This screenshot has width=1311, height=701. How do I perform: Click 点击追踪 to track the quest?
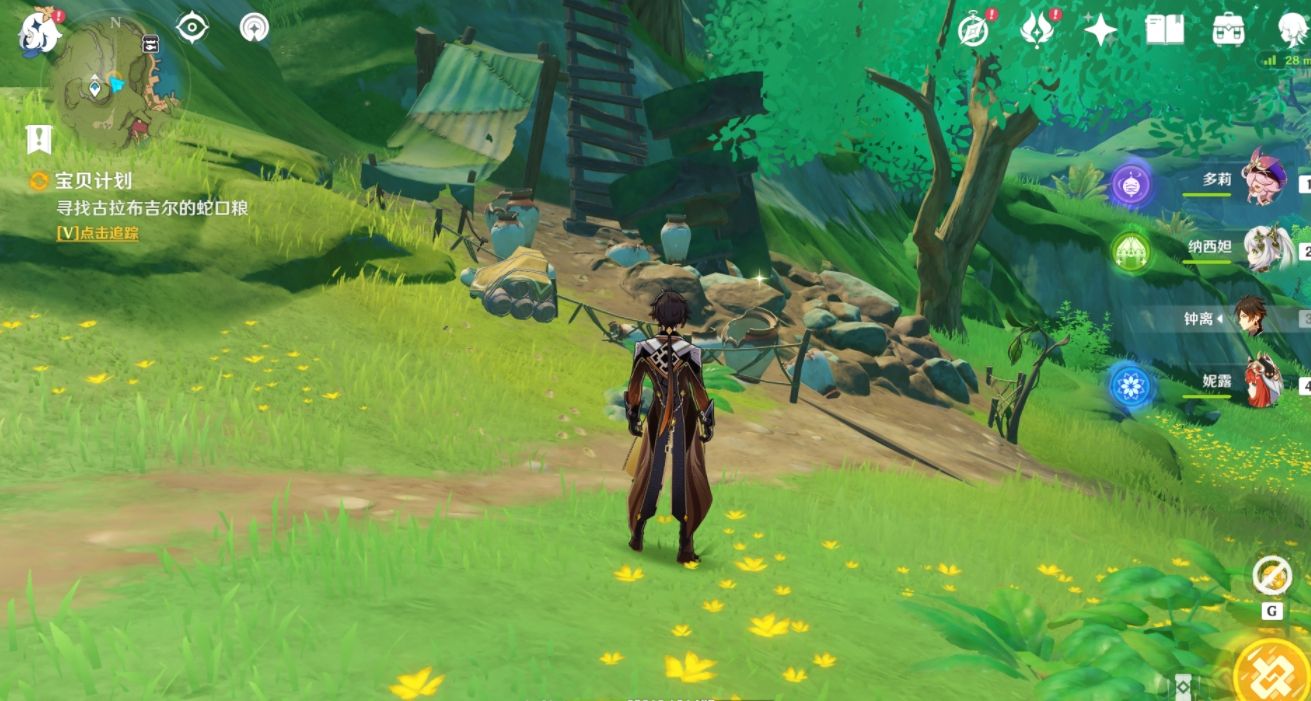98,233
